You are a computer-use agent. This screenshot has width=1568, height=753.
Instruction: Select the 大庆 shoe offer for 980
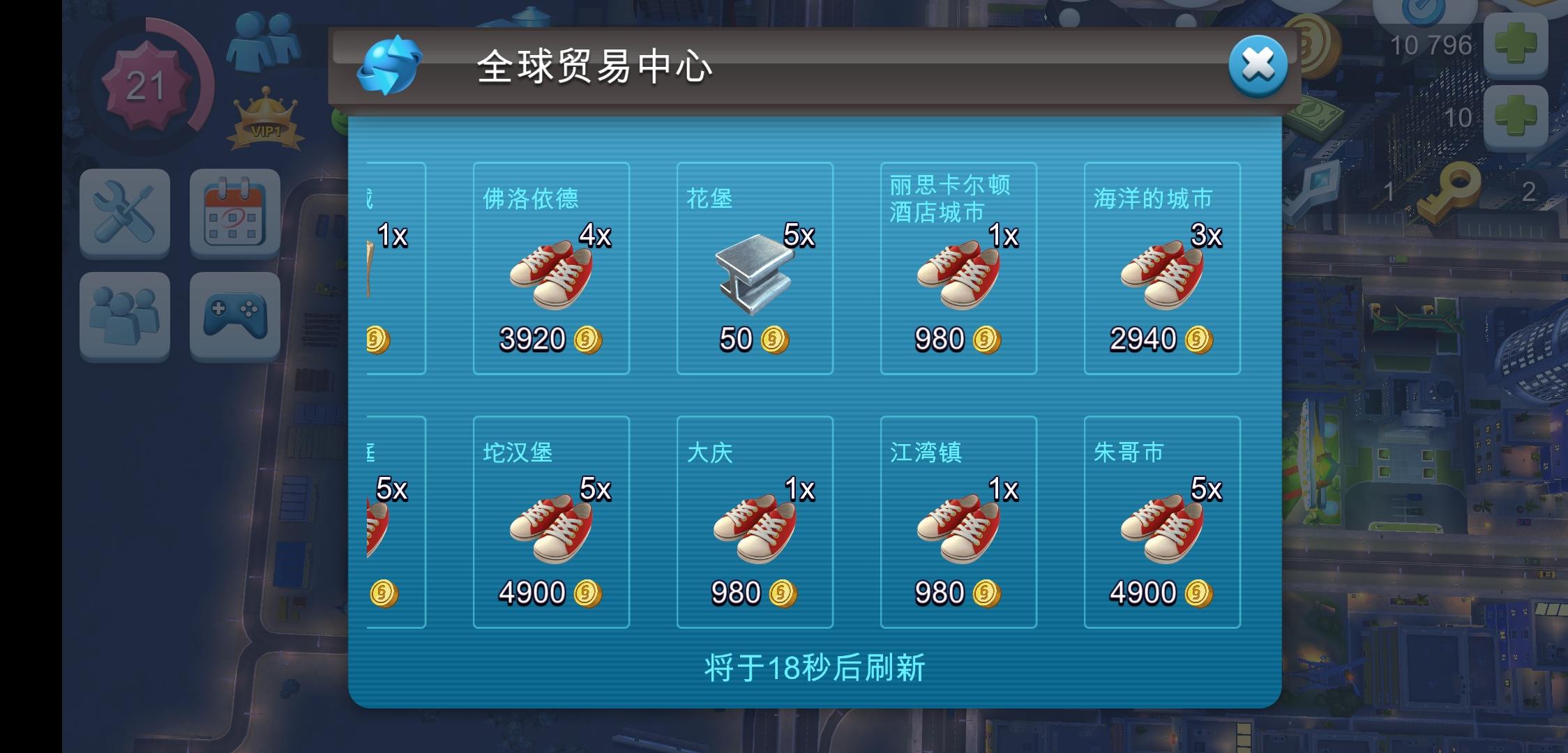coord(754,523)
